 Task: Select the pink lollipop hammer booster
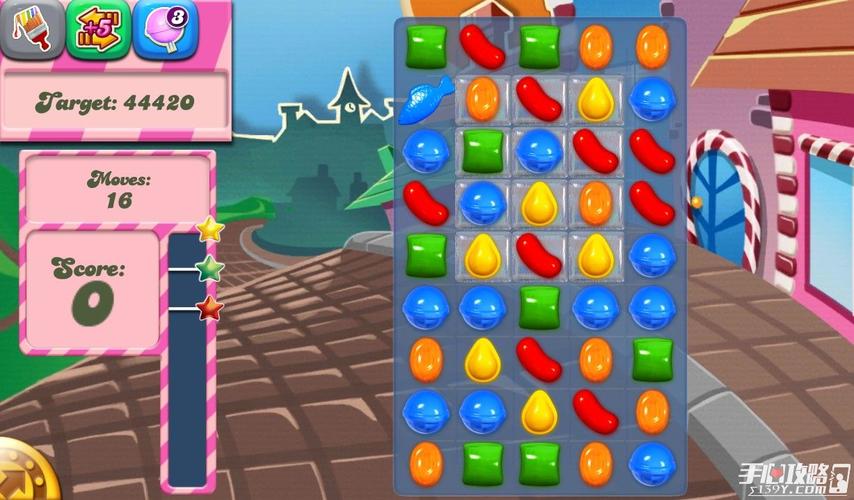coord(165,28)
